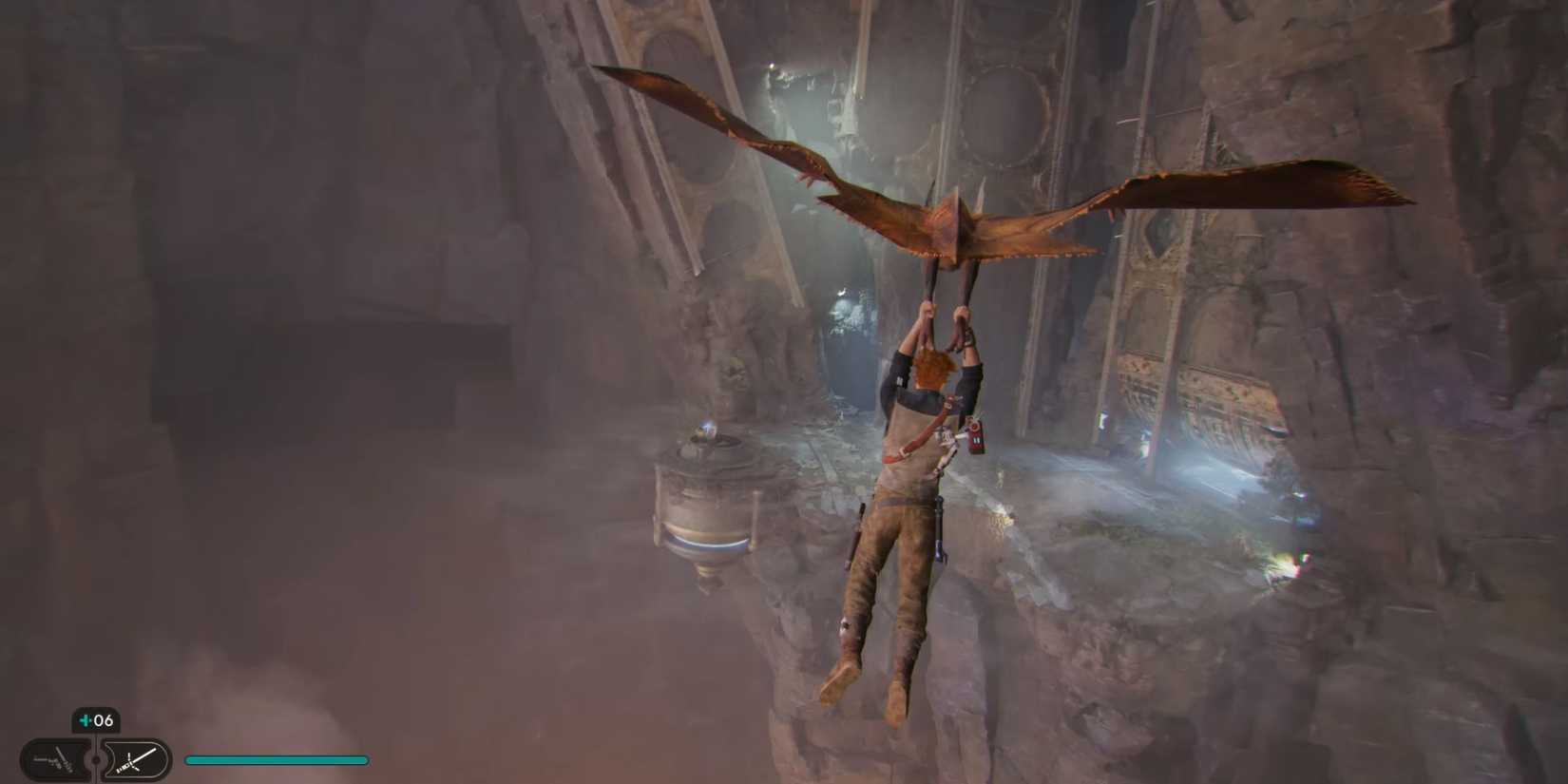The width and height of the screenshot is (1568, 784).
Task: Click the teal health bar
Action: 276,759
